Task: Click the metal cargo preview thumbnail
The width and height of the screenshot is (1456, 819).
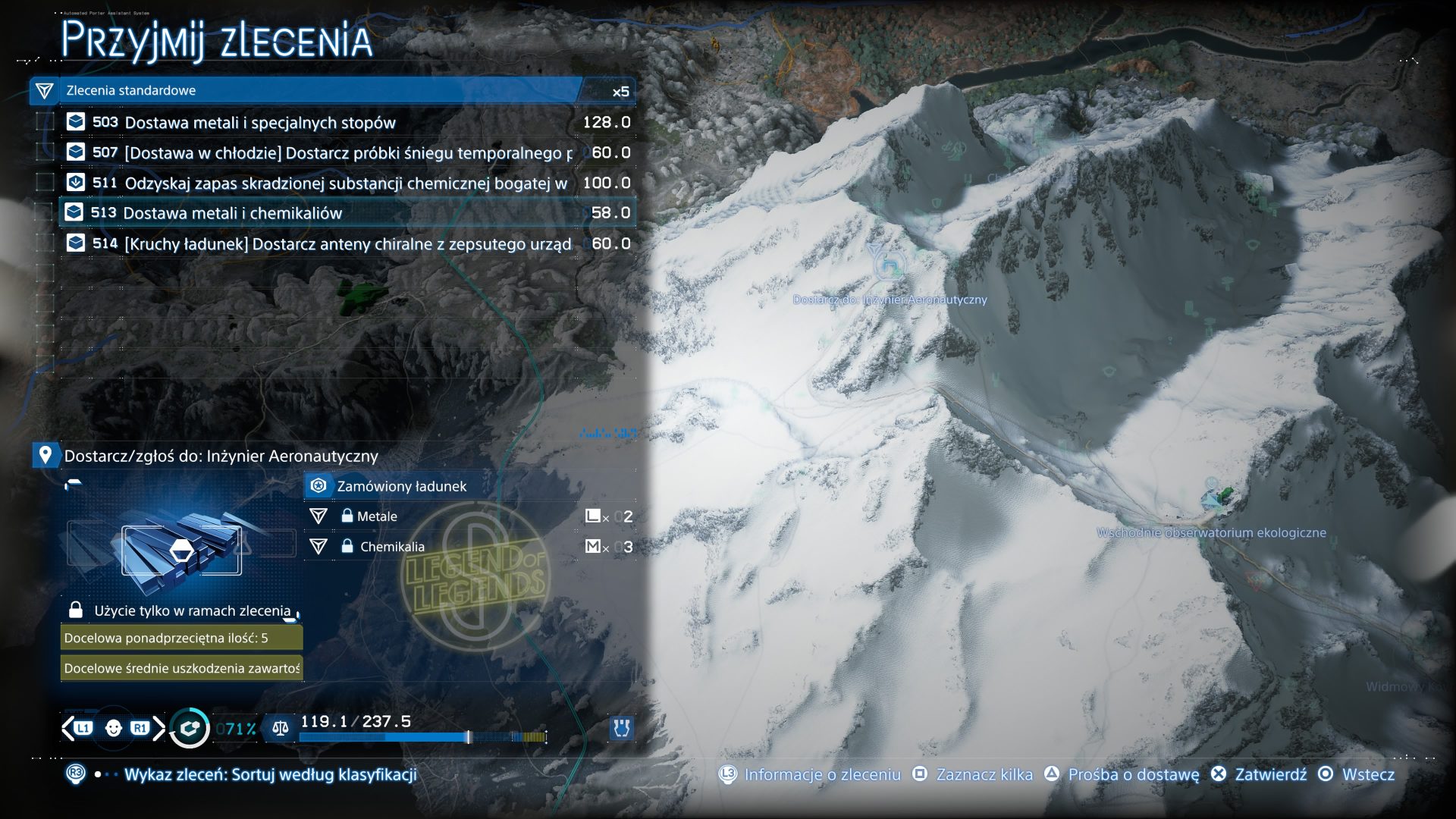Action: (x=182, y=550)
